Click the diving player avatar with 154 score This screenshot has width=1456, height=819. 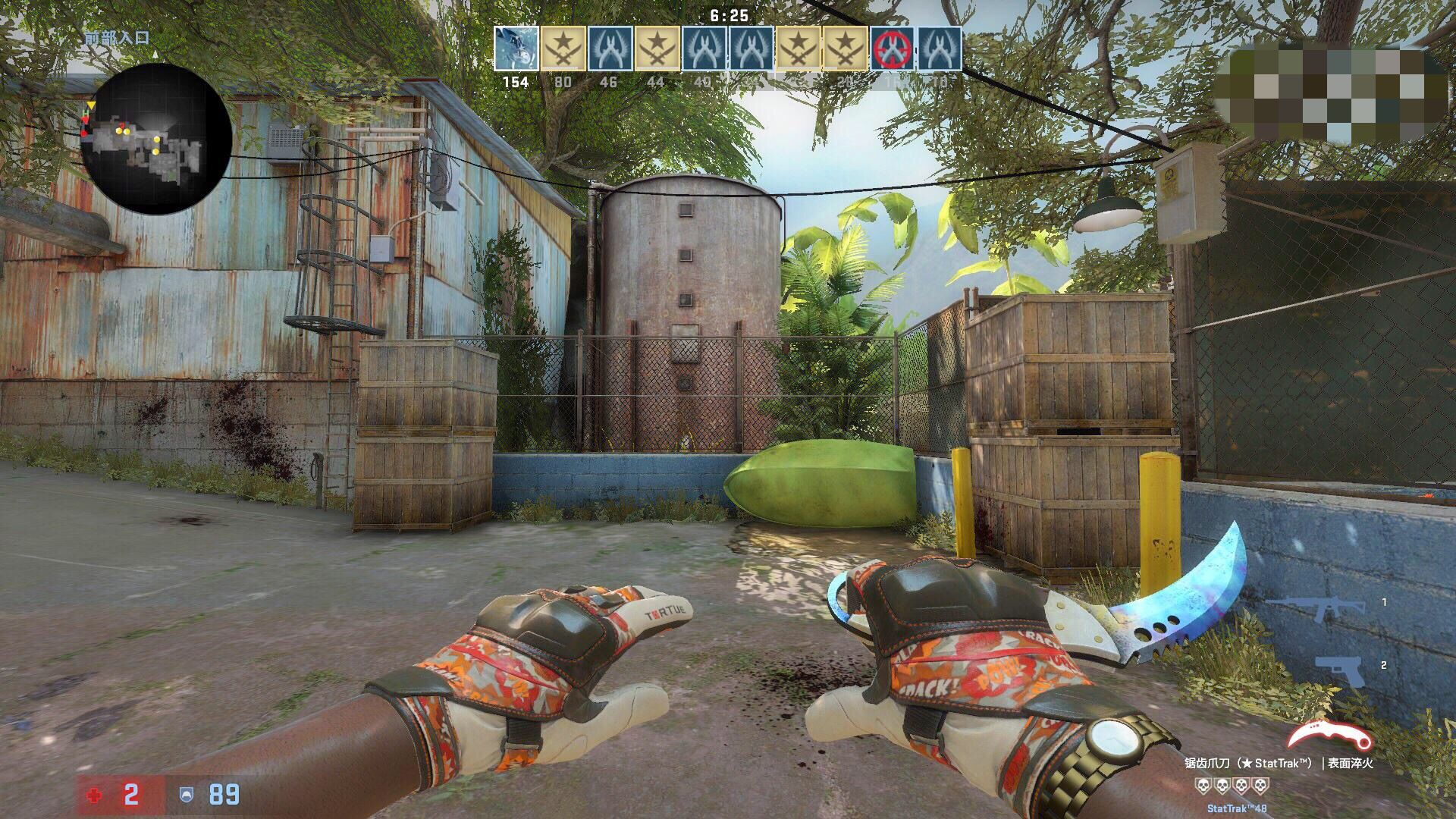(516, 47)
